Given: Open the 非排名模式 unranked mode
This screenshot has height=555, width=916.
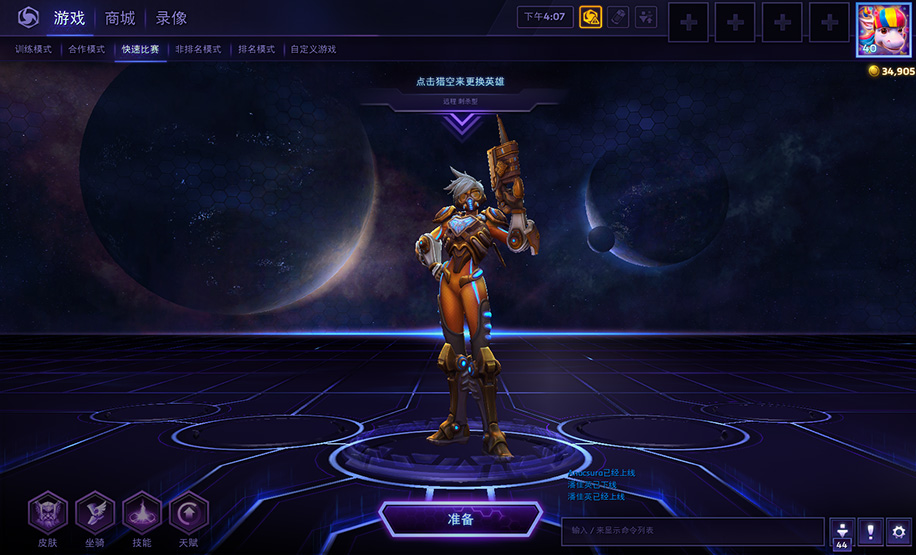Looking at the screenshot, I should click(x=198, y=49).
